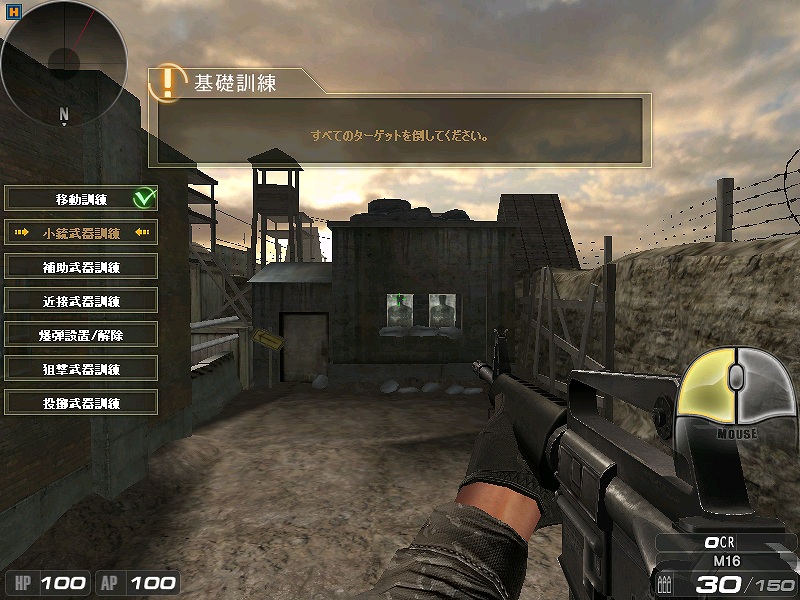Select the 移動訓練 training entry

click(82, 199)
